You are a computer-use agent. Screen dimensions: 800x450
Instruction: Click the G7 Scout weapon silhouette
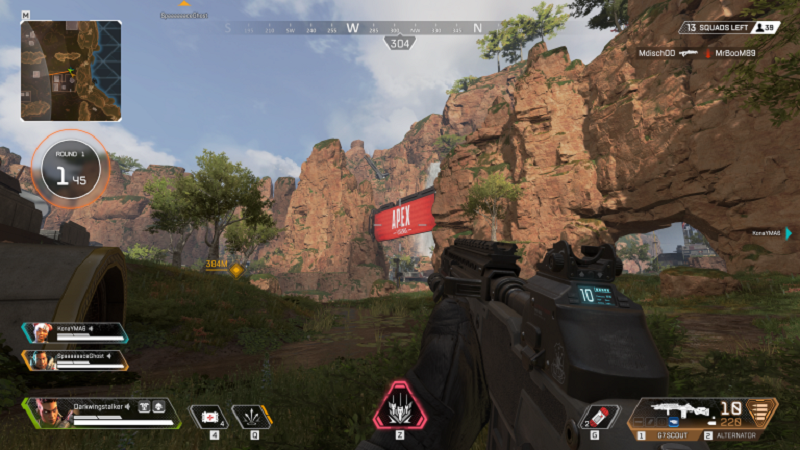click(x=682, y=410)
